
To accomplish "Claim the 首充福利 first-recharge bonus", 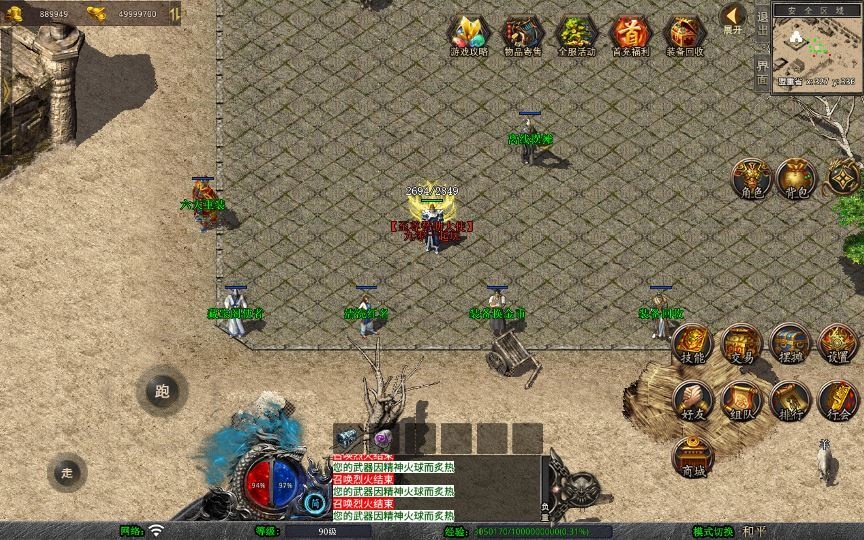I will pyautogui.click(x=630, y=35).
